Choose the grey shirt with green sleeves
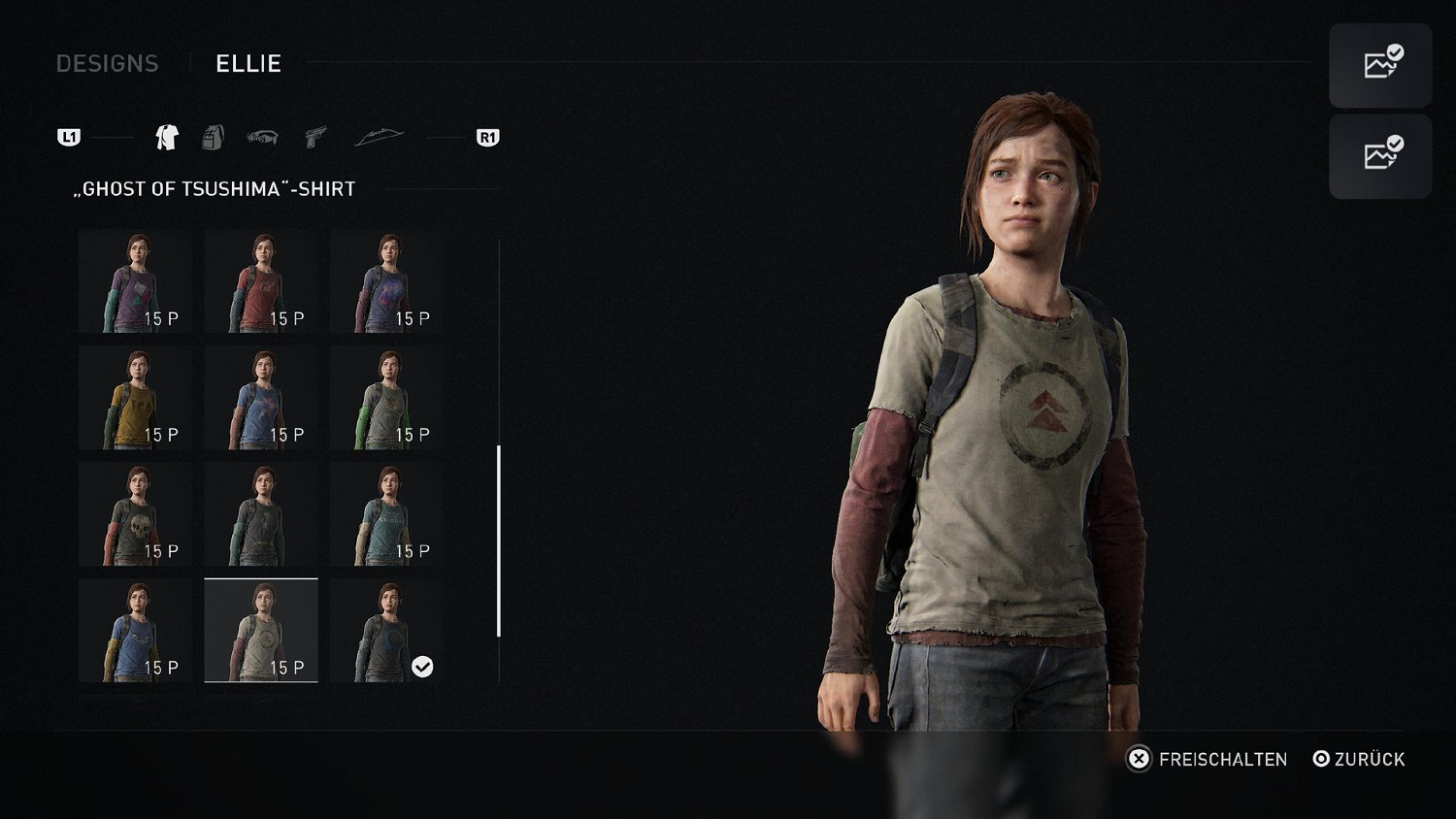 tap(386, 398)
